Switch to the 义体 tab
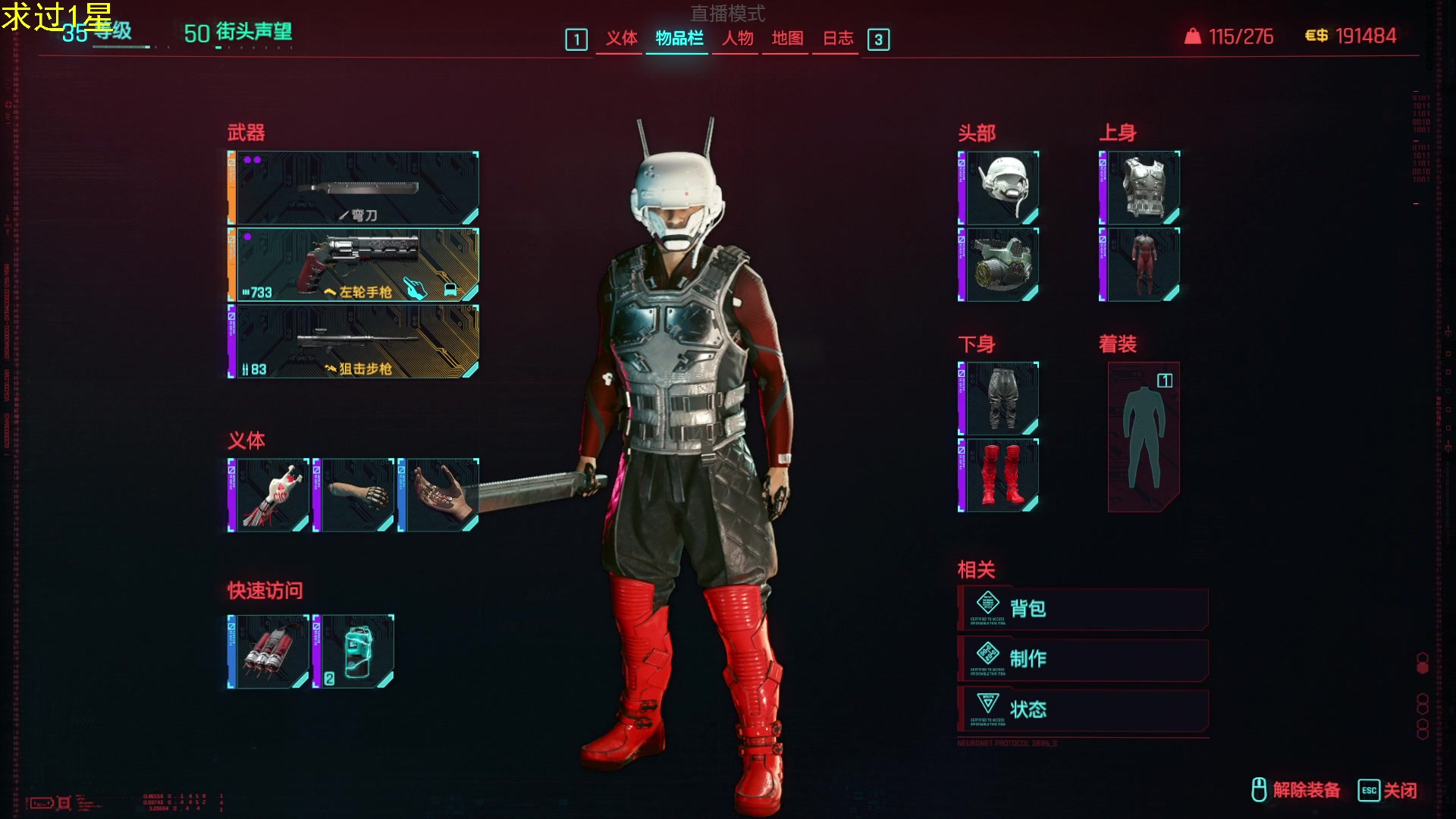The height and width of the screenshot is (819, 1456). [621, 39]
